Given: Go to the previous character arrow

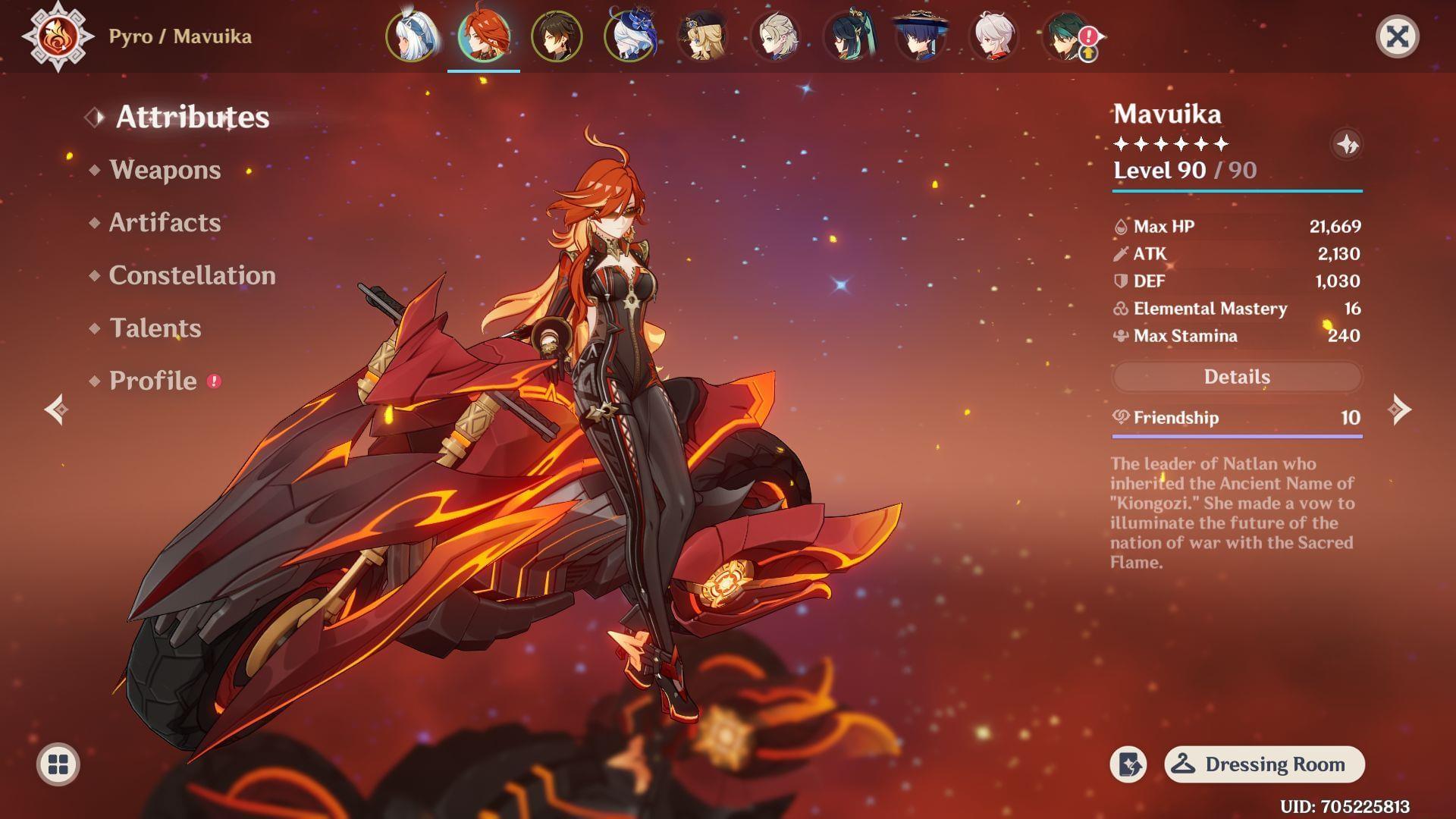Looking at the screenshot, I should (x=56, y=409).
